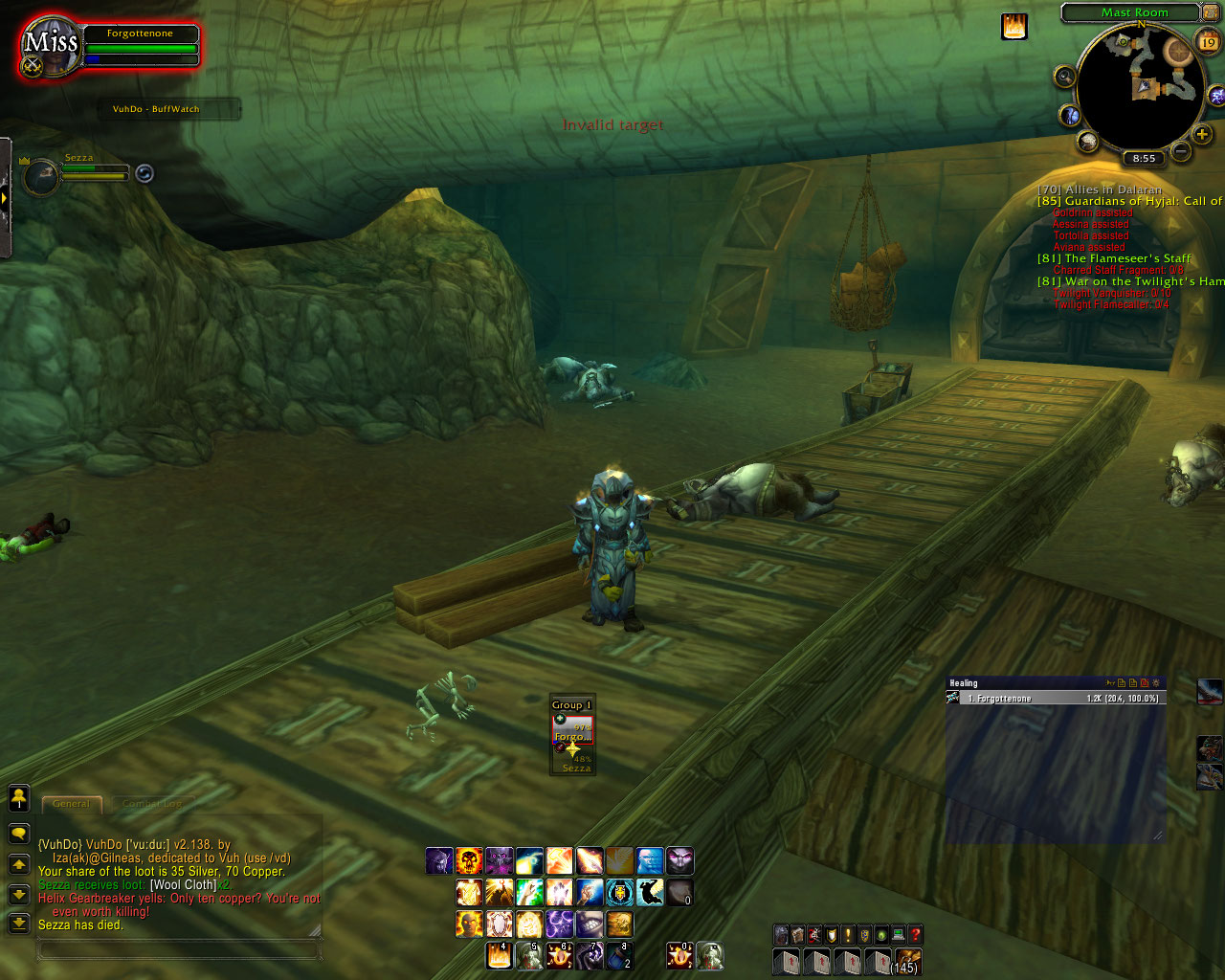Click the fiery skull spell icon
The image size is (1225, 980).
468,860
